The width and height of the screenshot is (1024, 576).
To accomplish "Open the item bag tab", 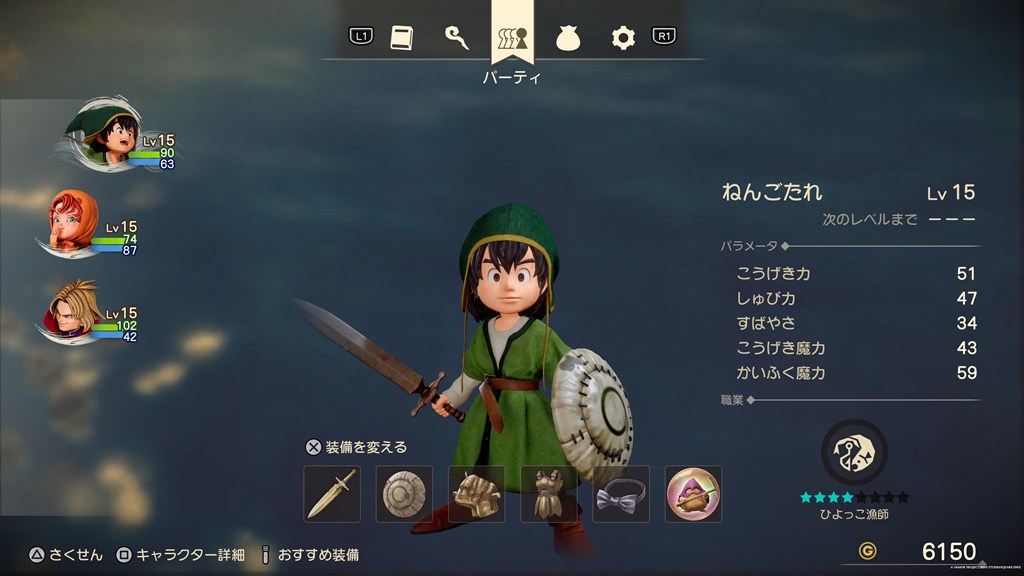I will [x=568, y=38].
